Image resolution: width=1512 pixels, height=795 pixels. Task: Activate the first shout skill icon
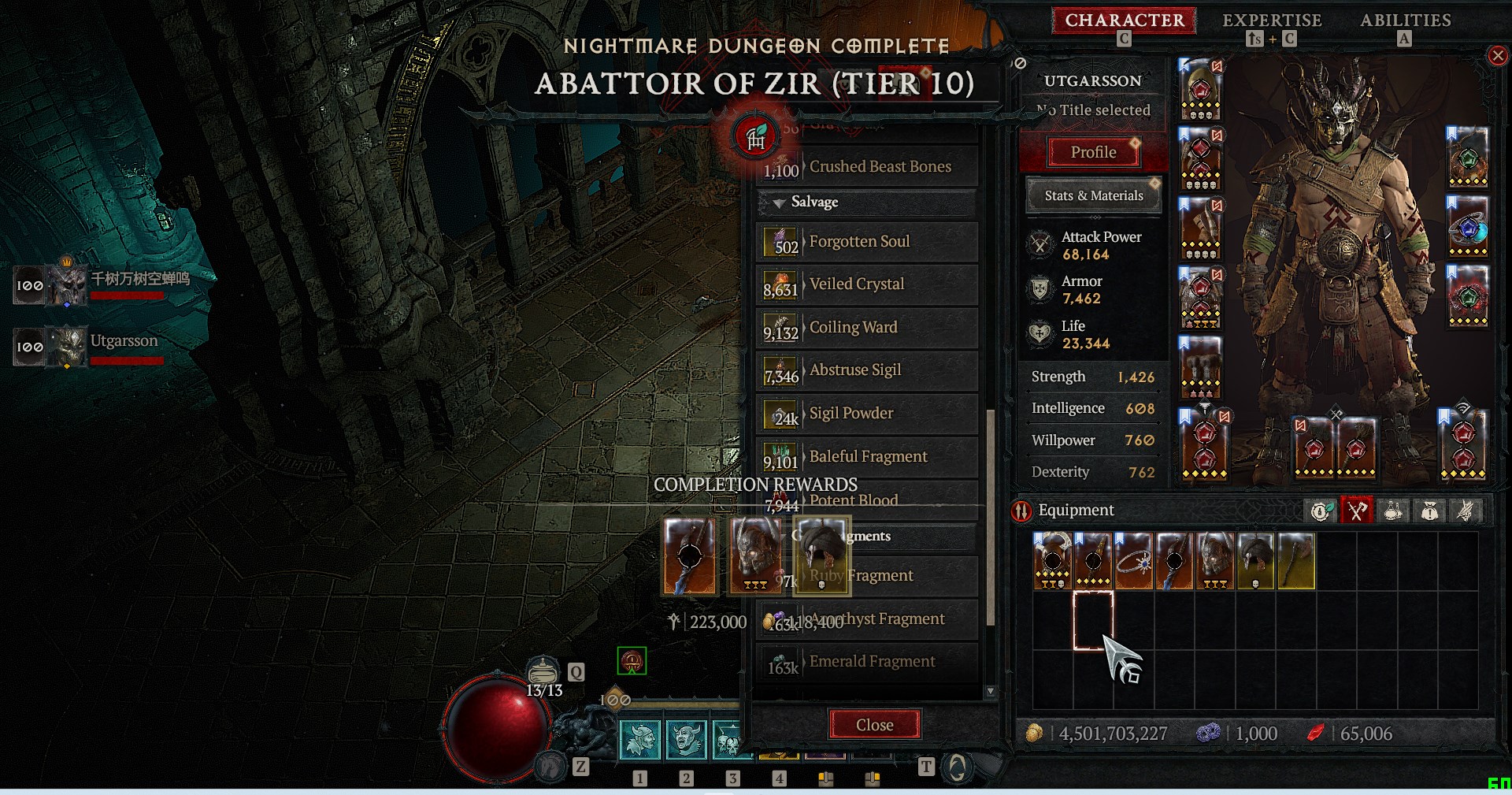(x=639, y=740)
